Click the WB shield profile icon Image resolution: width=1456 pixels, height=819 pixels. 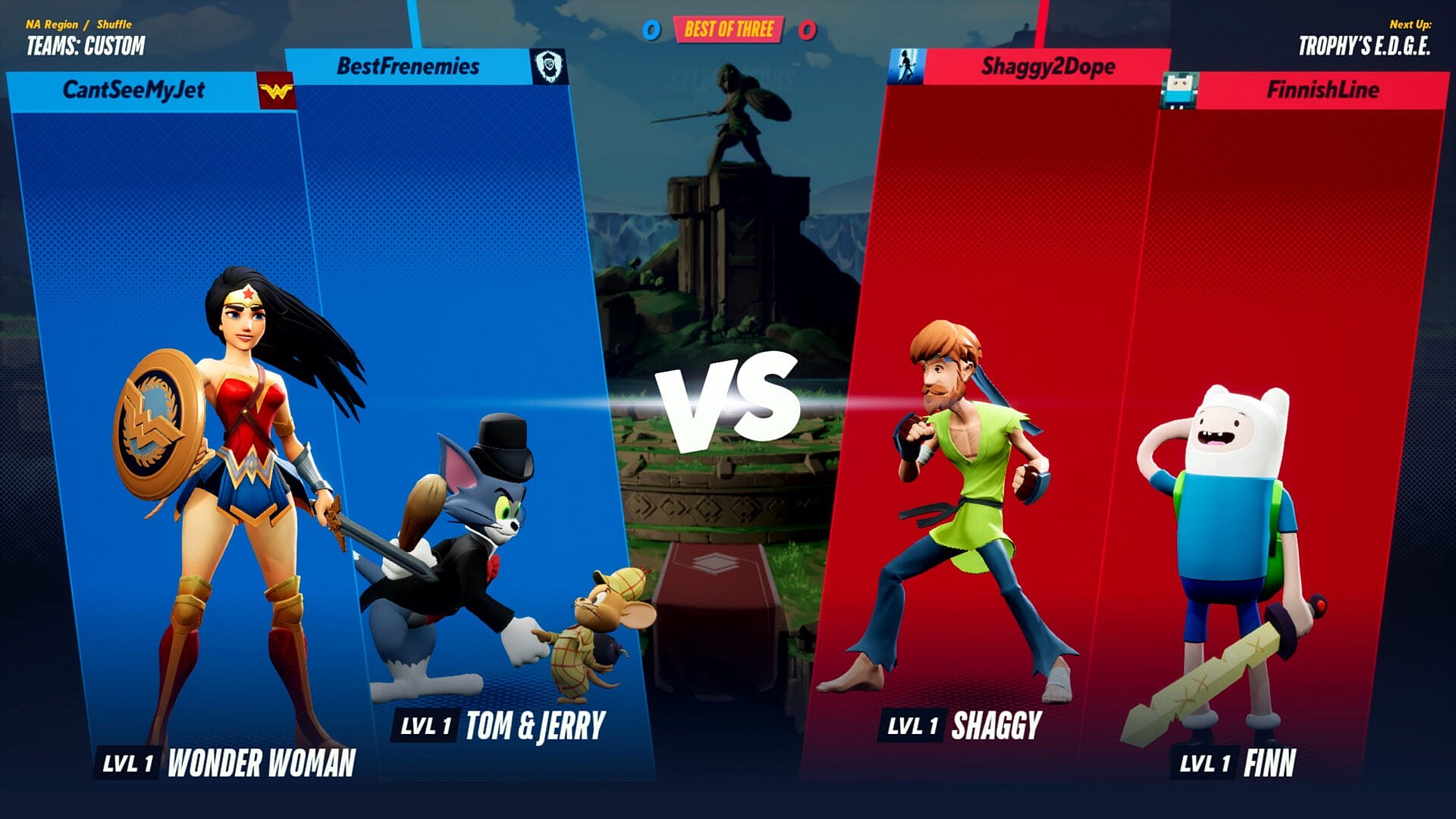pos(549,67)
